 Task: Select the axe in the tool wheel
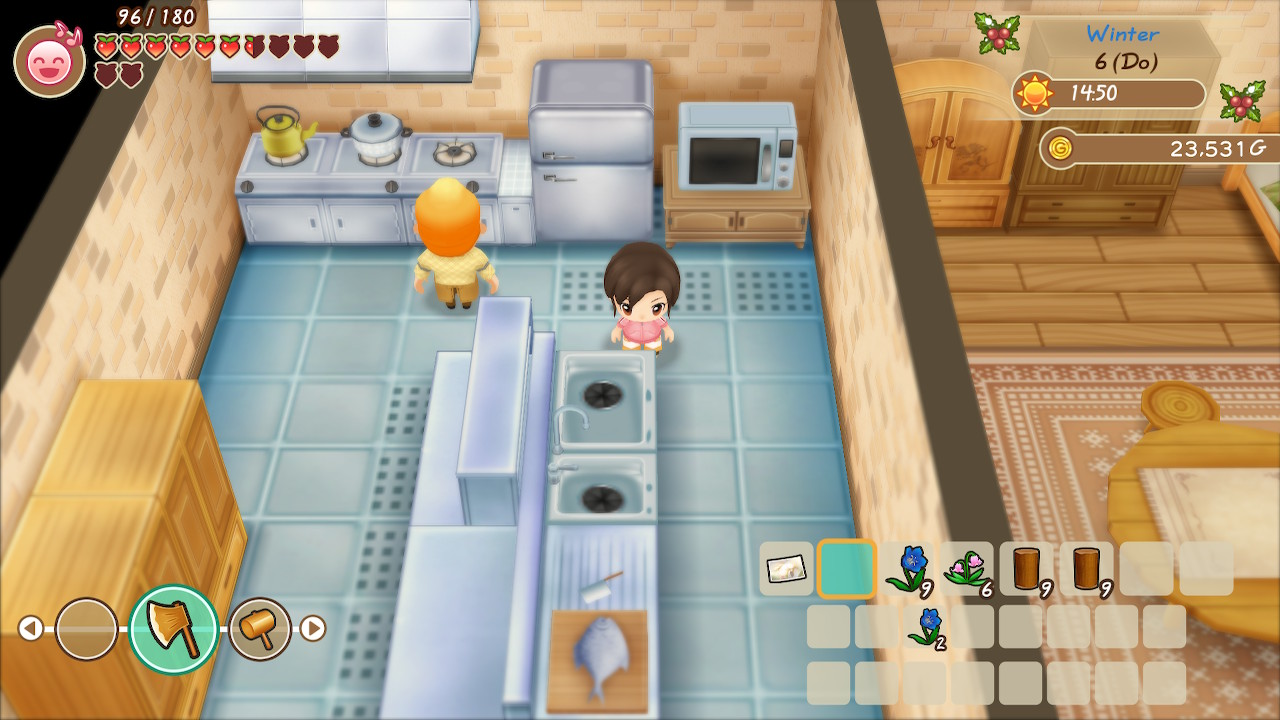coord(174,629)
